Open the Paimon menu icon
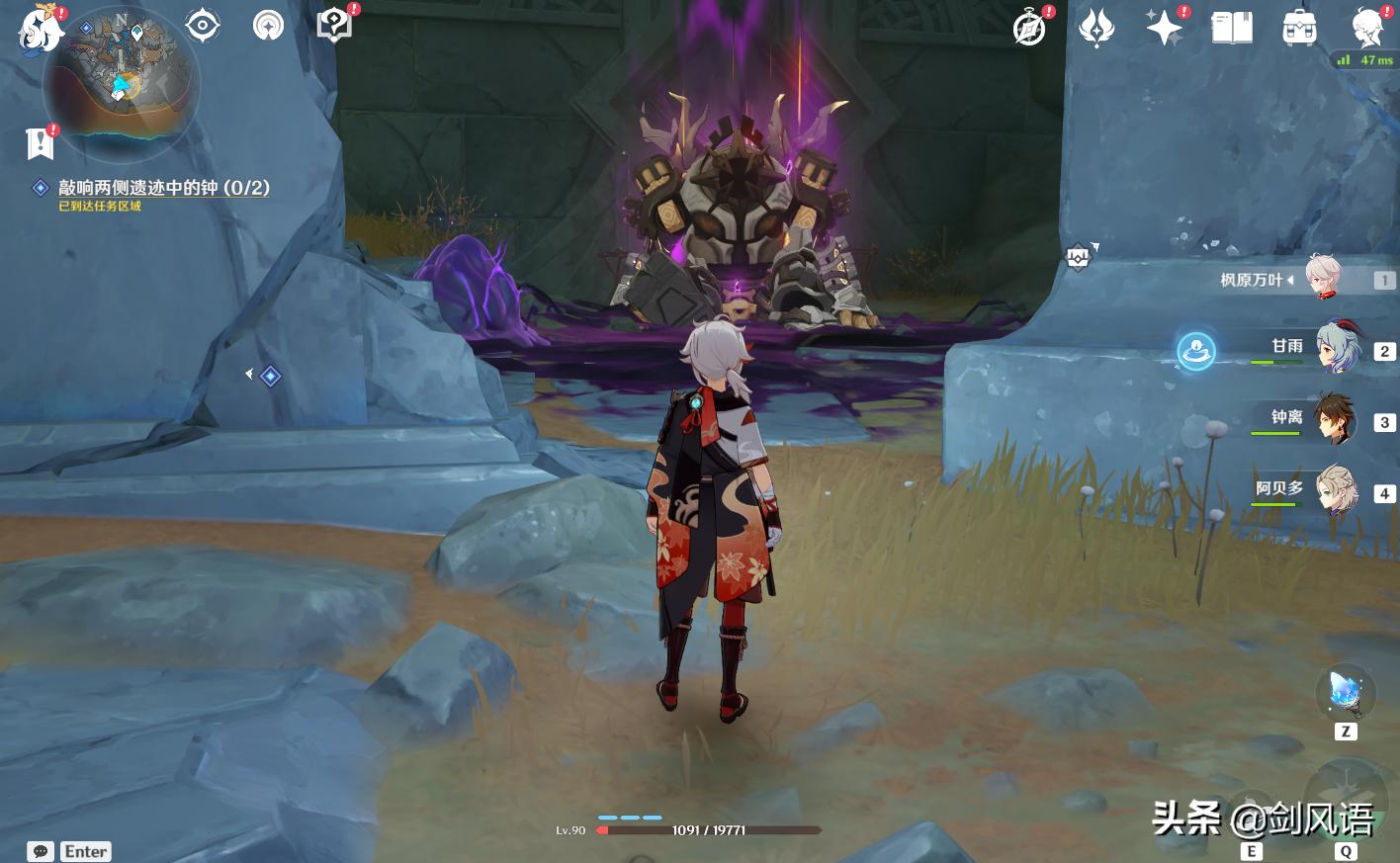This screenshot has width=1400, height=863. pos(40,28)
